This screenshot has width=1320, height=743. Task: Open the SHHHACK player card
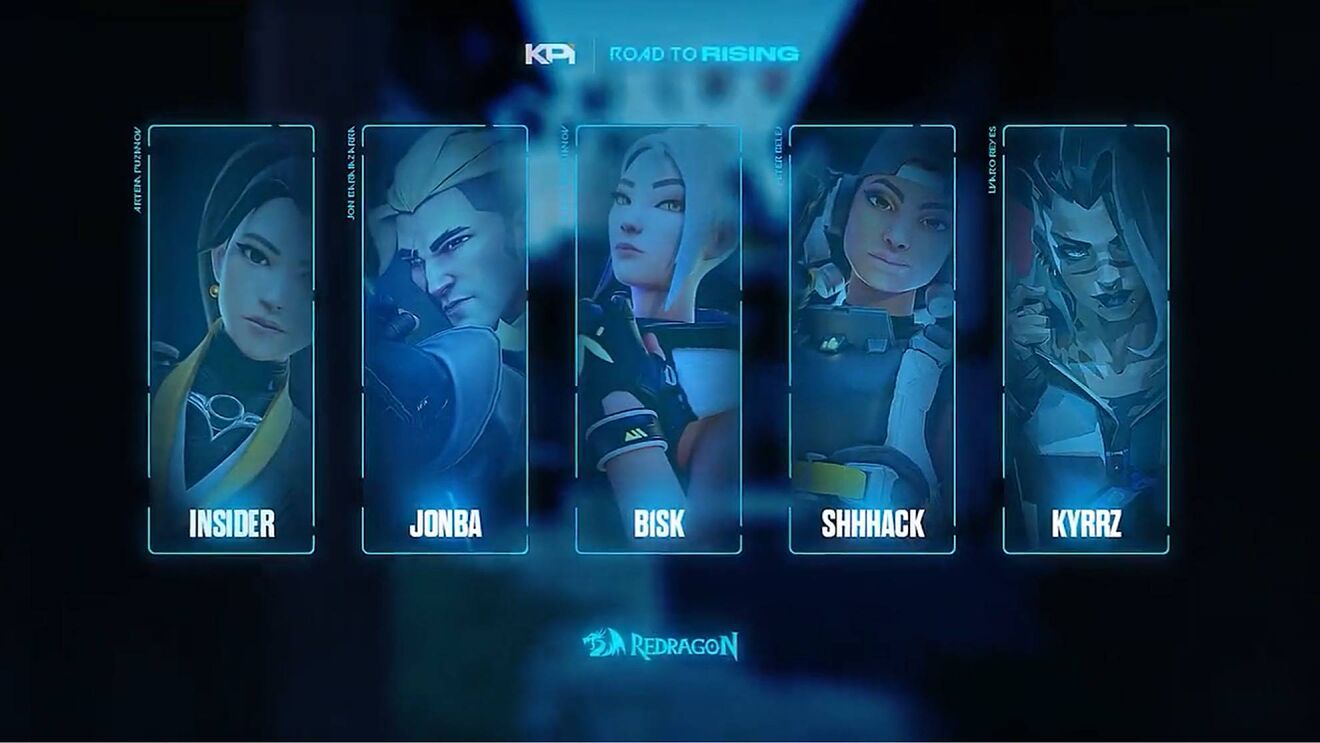(x=872, y=339)
